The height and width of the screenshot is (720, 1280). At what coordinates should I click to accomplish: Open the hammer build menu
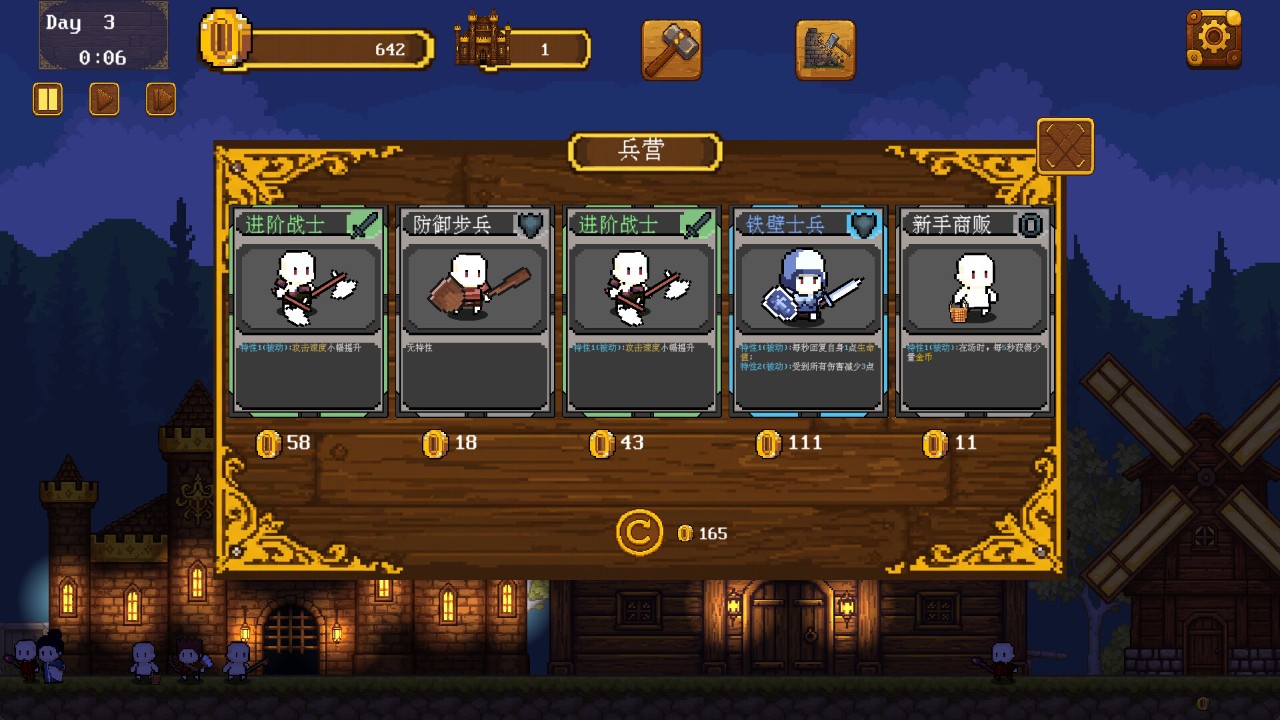(671, 49)
